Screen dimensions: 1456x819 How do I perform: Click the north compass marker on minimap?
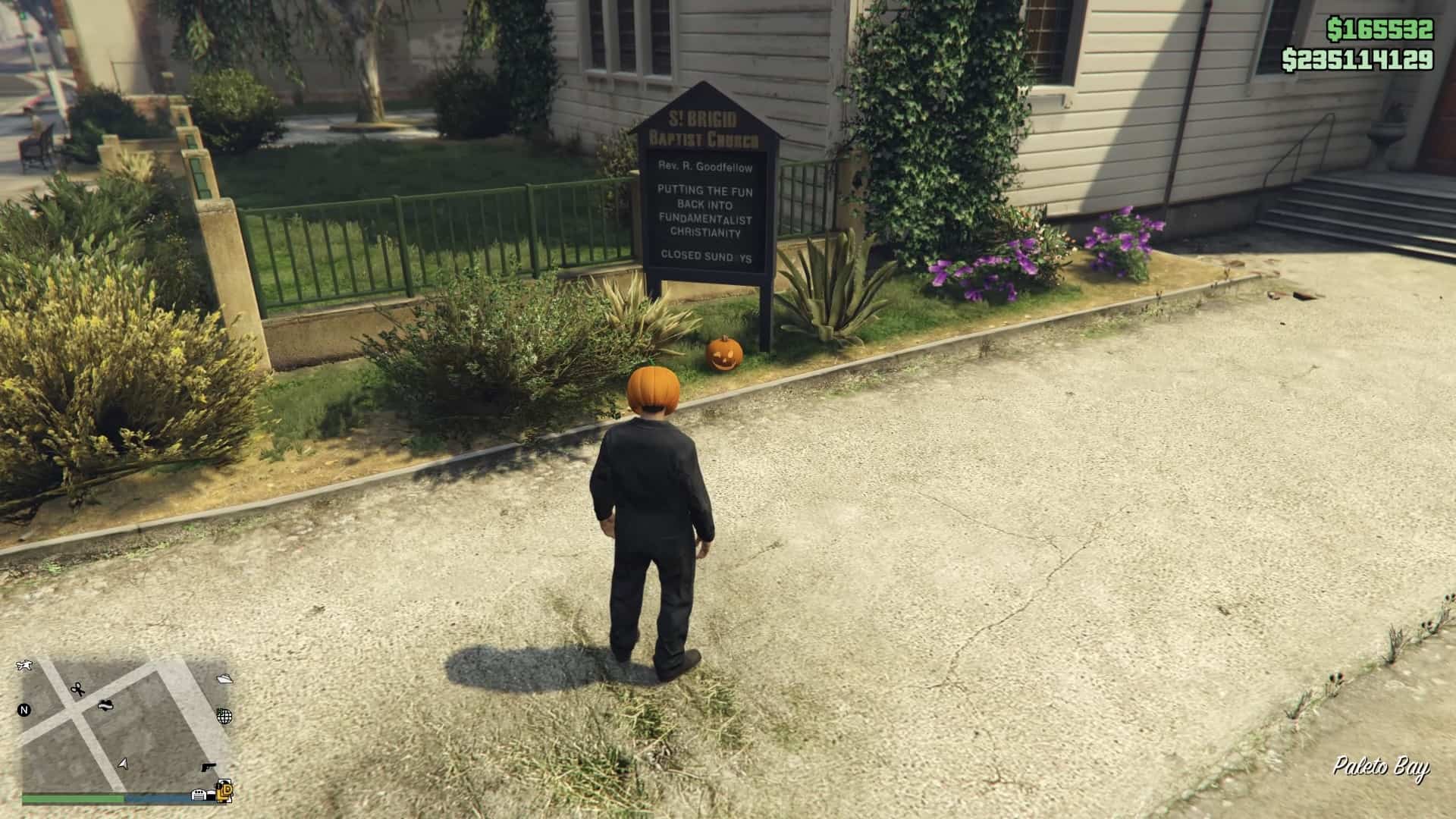pyautogui.click(x=24, y=711)
